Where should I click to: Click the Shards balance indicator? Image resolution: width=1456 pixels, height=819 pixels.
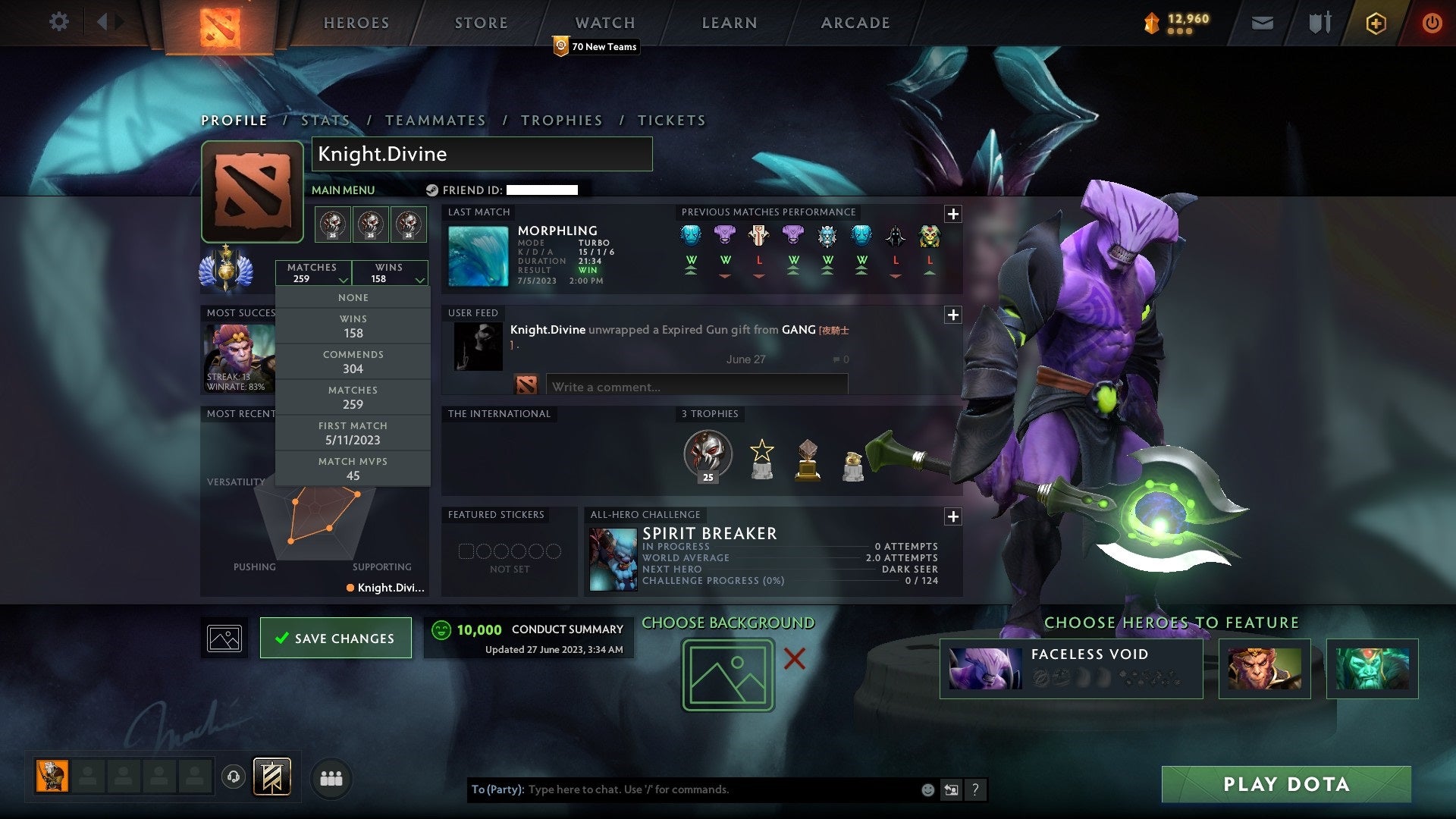click(x=1175, y=23)
